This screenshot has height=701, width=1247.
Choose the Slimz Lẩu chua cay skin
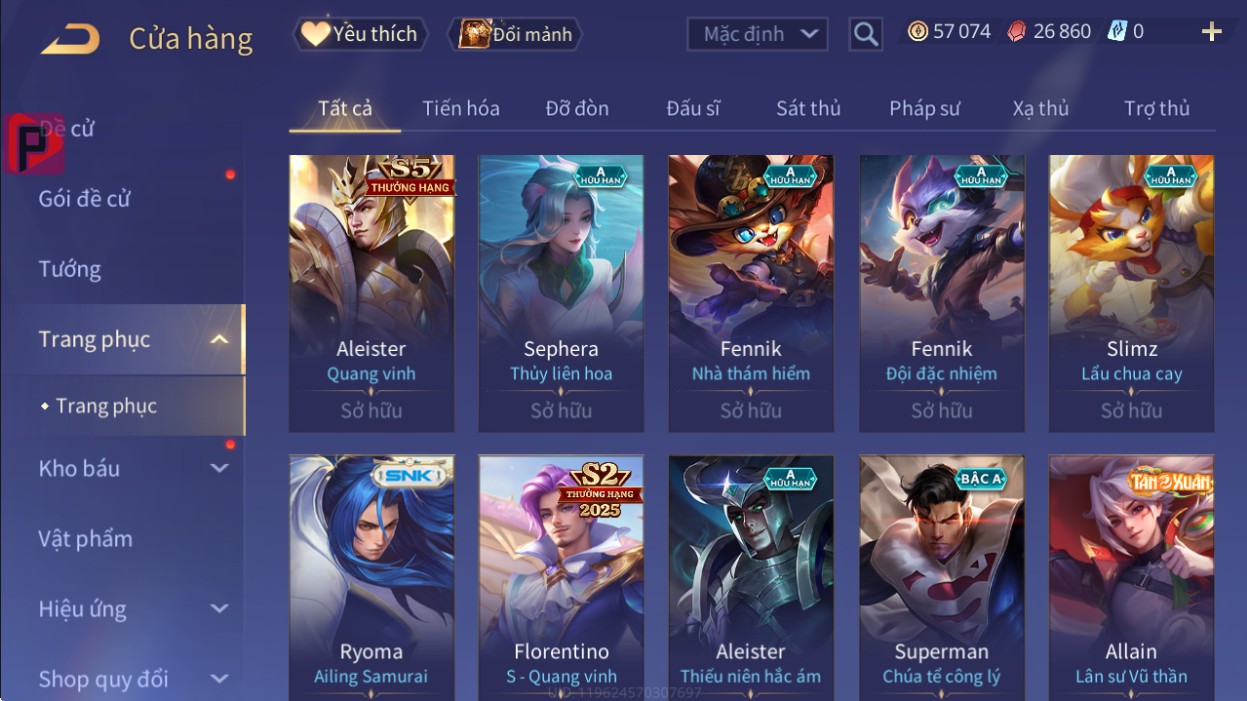coord(1131,290)
